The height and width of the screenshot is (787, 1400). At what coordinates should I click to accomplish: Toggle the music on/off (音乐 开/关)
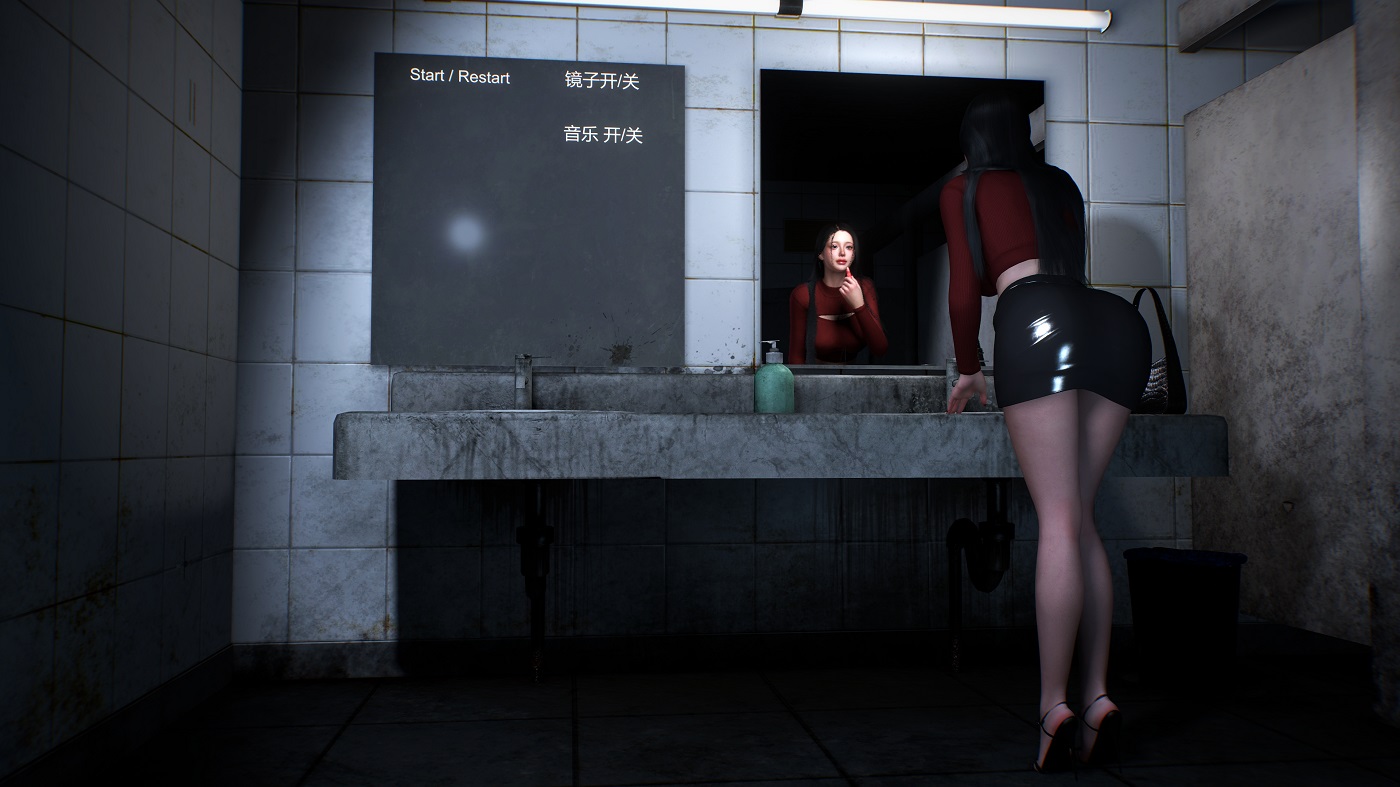[603, 134]
